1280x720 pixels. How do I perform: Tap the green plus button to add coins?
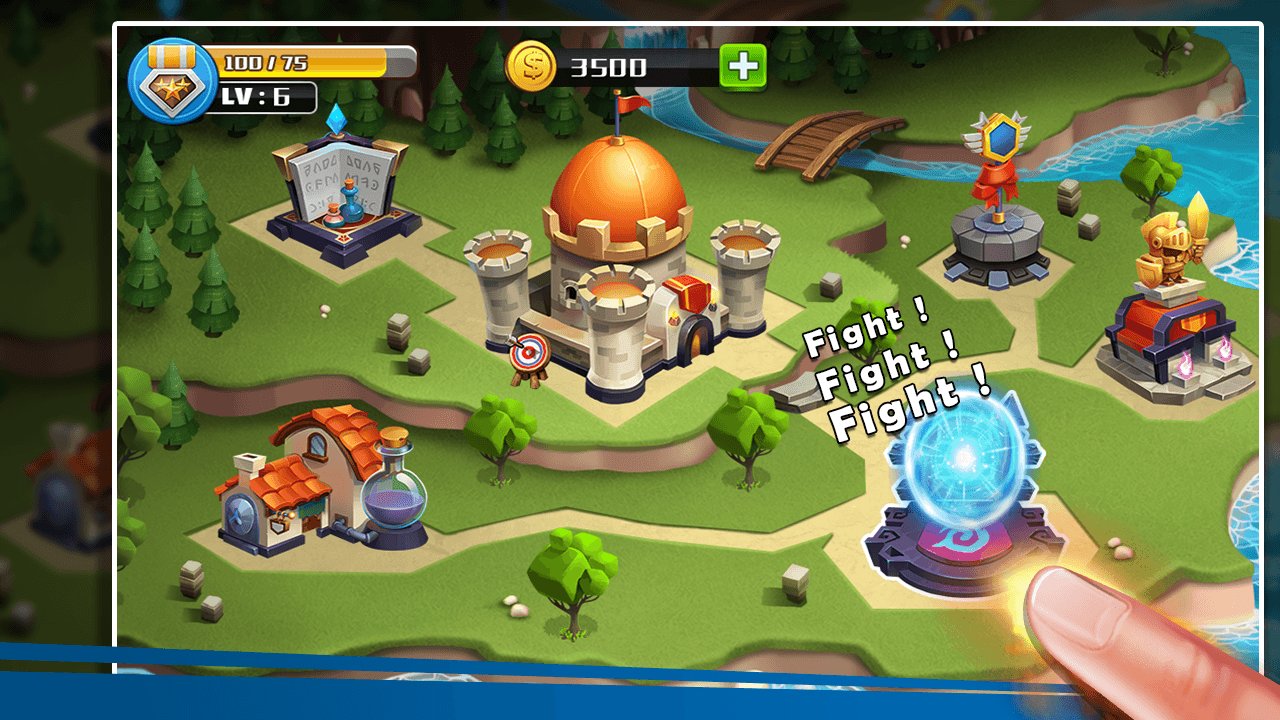click(x=743, y=67)
